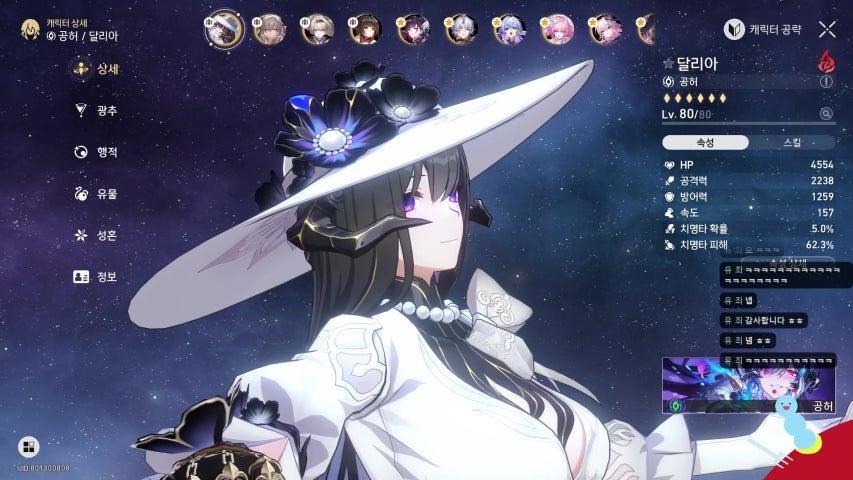
Task: Close the character detail screen
Action: (827, 30)
